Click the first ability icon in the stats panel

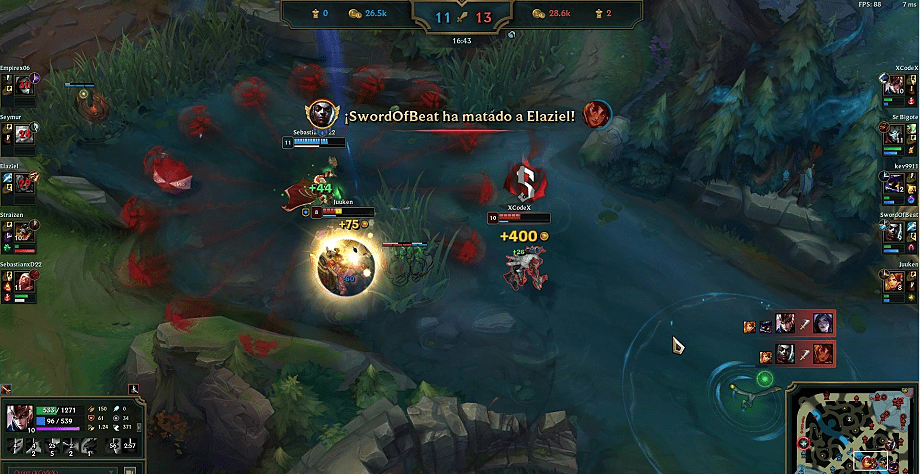click(14, 444)
